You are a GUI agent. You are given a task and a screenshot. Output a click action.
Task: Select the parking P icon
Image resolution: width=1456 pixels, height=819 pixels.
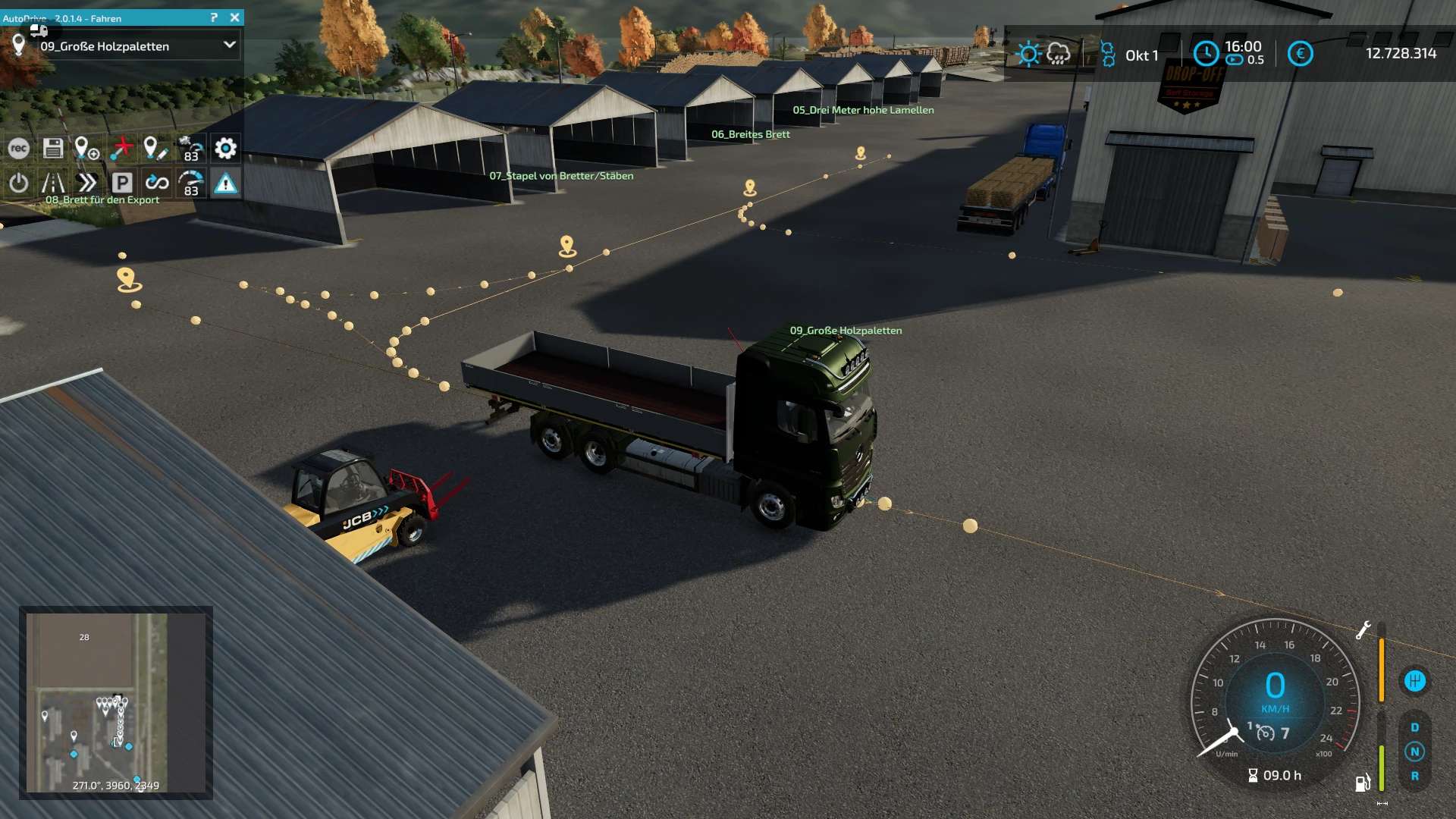(x=122, y=183)
